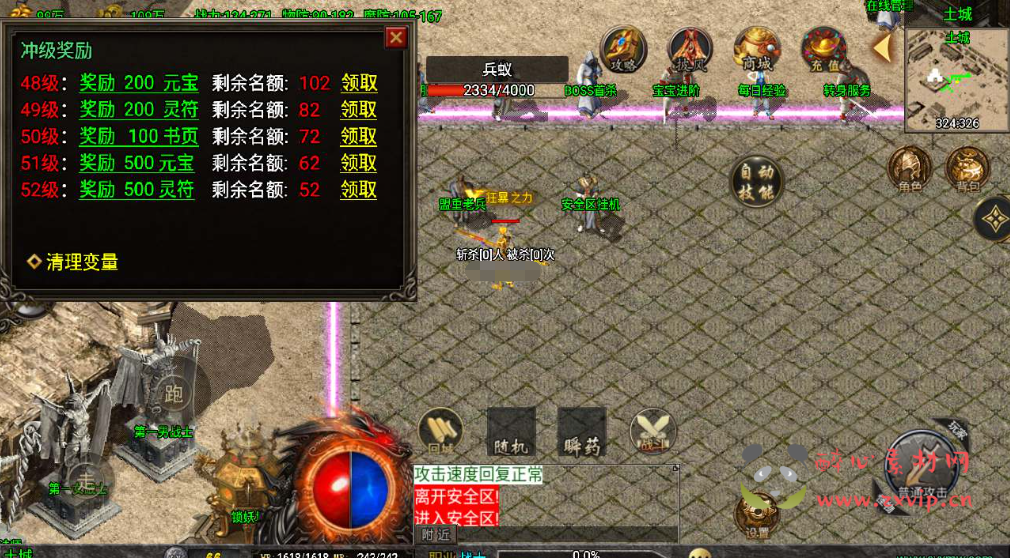
Task: Claim the level 48 元宝 reward
Action: tap(359, 83)
